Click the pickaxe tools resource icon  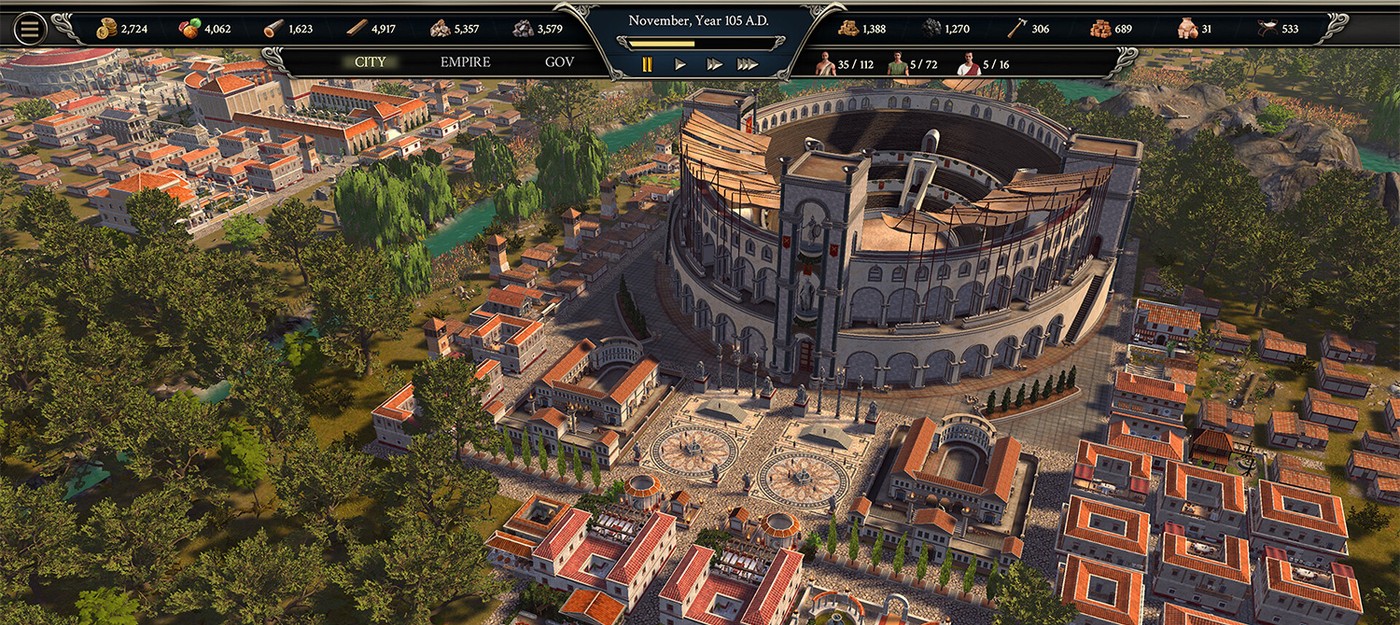[1016, 29]
